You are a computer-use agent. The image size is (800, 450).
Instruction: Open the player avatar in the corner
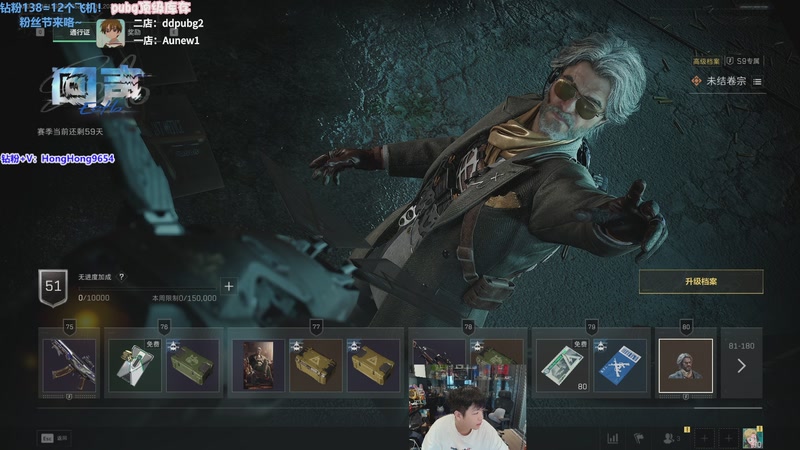tap(750, 438)
